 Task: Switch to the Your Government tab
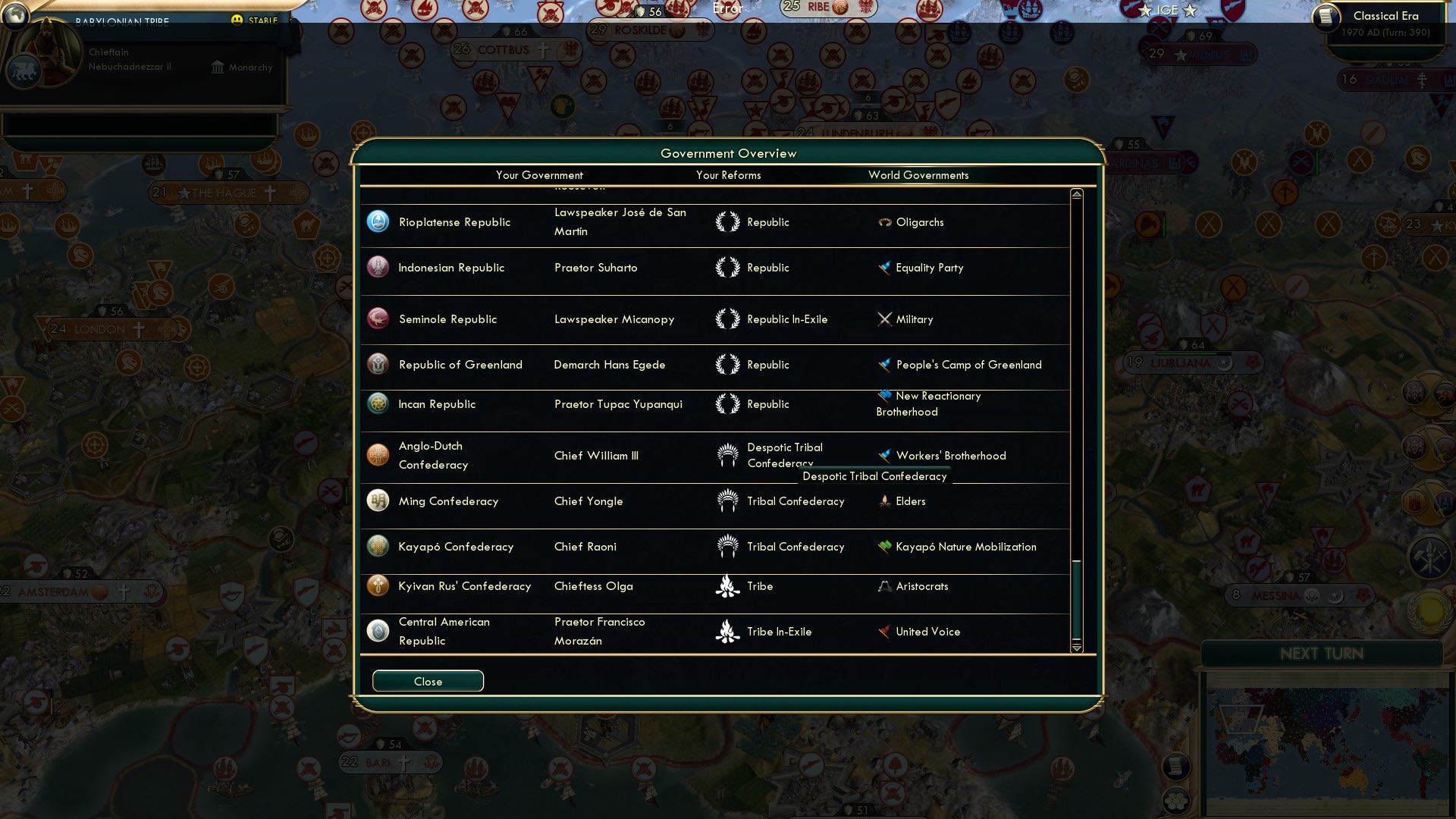[x=539, y=175]
